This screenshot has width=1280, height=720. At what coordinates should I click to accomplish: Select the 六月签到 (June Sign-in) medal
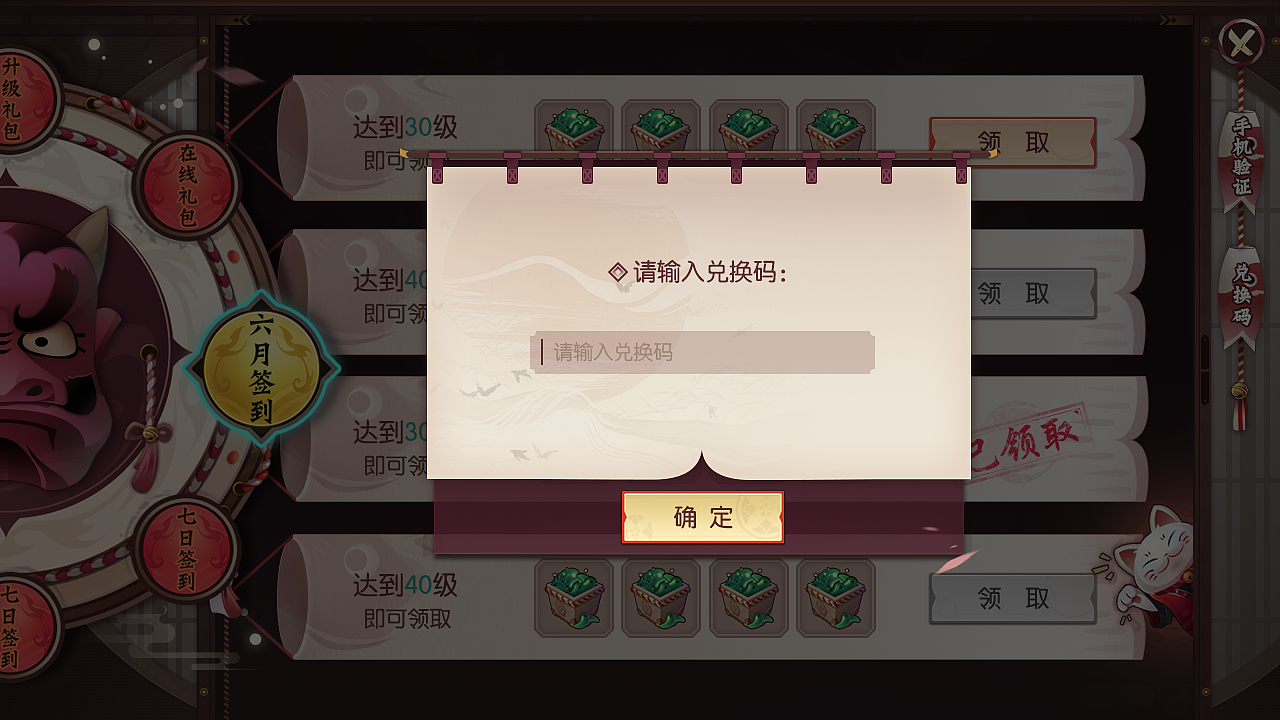click(x=262, y=370)
